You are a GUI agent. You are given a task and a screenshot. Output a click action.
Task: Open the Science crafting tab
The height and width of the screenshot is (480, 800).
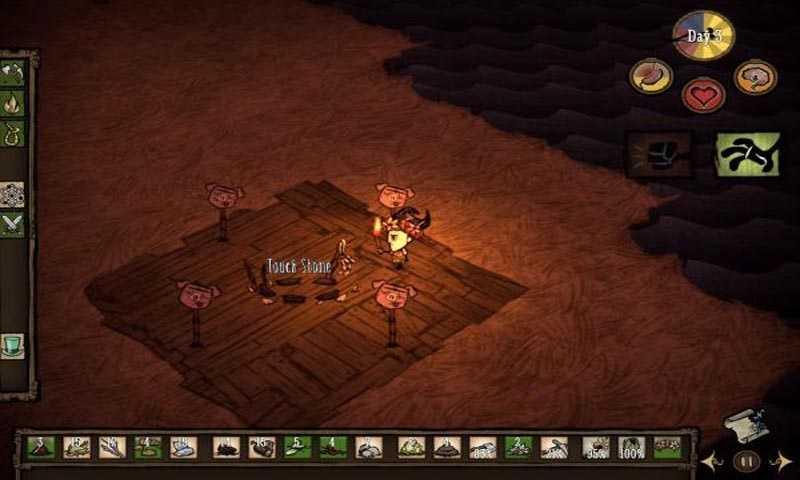14,194
